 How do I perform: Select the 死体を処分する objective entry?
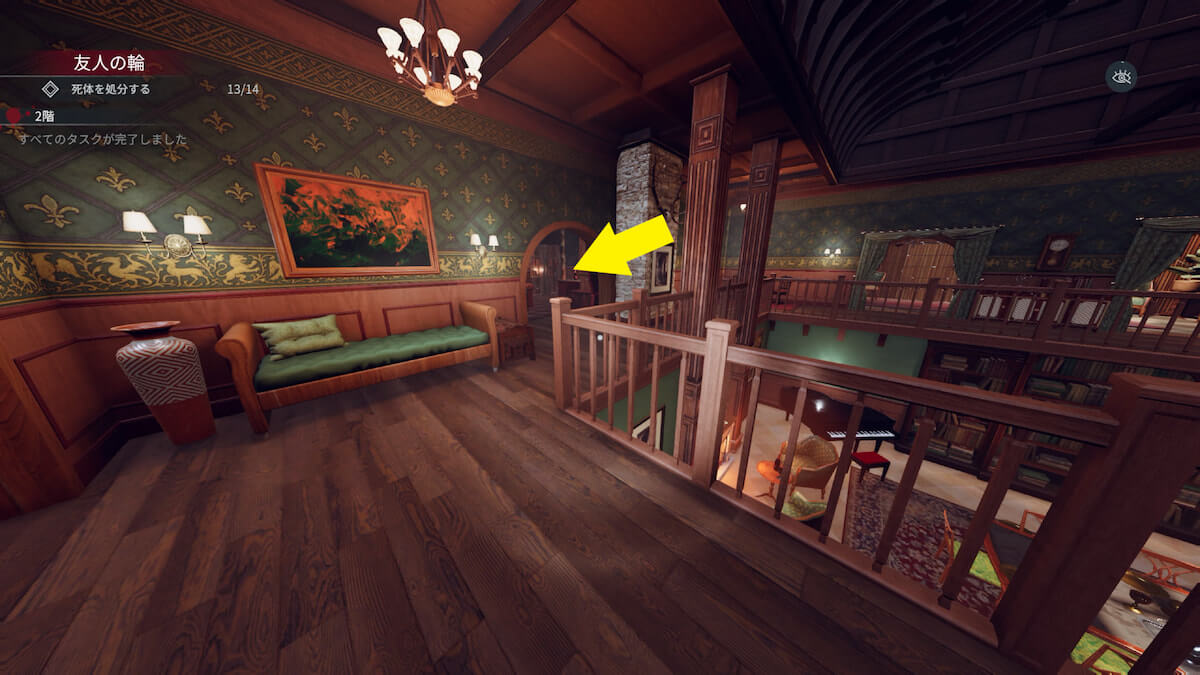110,89
